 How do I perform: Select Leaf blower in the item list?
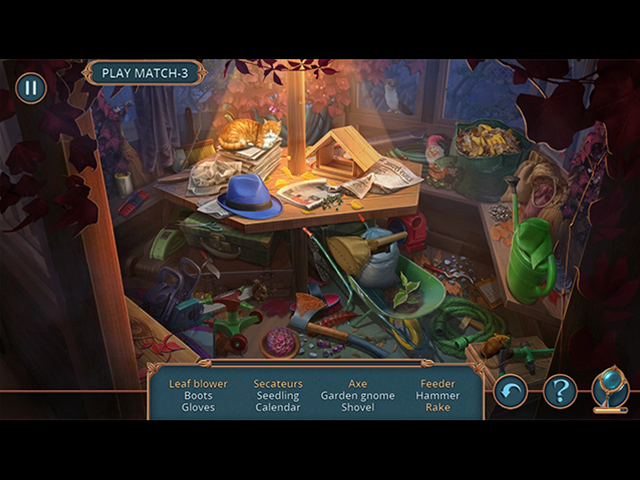(198, 383)
